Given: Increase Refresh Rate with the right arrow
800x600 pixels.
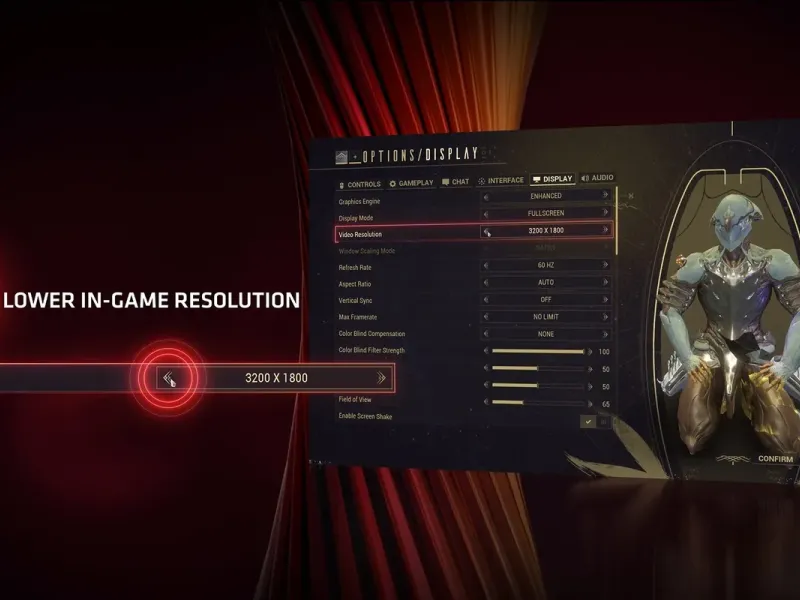Looking at the screenshot, I should pos(605,265).
